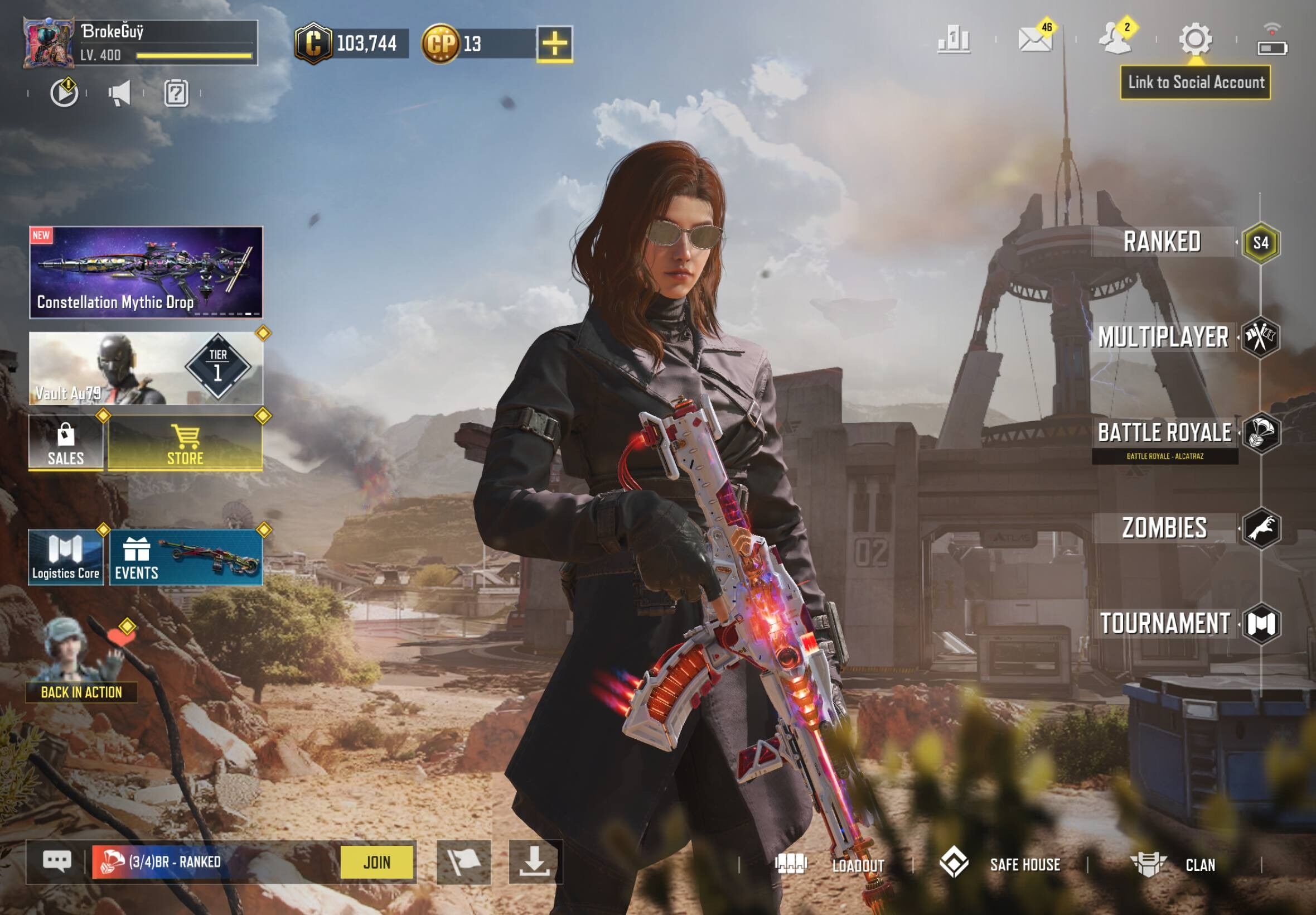Show the friends list icon
This screenshot has width=1316, height=915.
point(1115,40)
